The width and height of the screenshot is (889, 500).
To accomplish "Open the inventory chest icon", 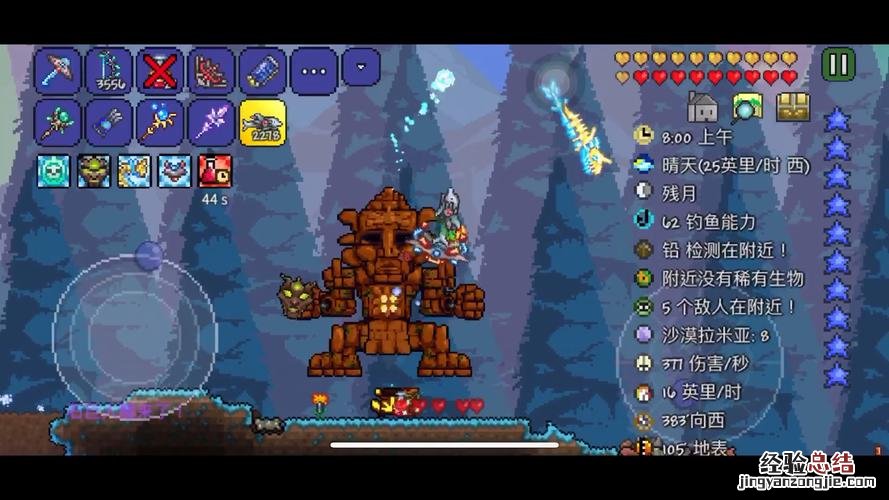I will (792, 106).
